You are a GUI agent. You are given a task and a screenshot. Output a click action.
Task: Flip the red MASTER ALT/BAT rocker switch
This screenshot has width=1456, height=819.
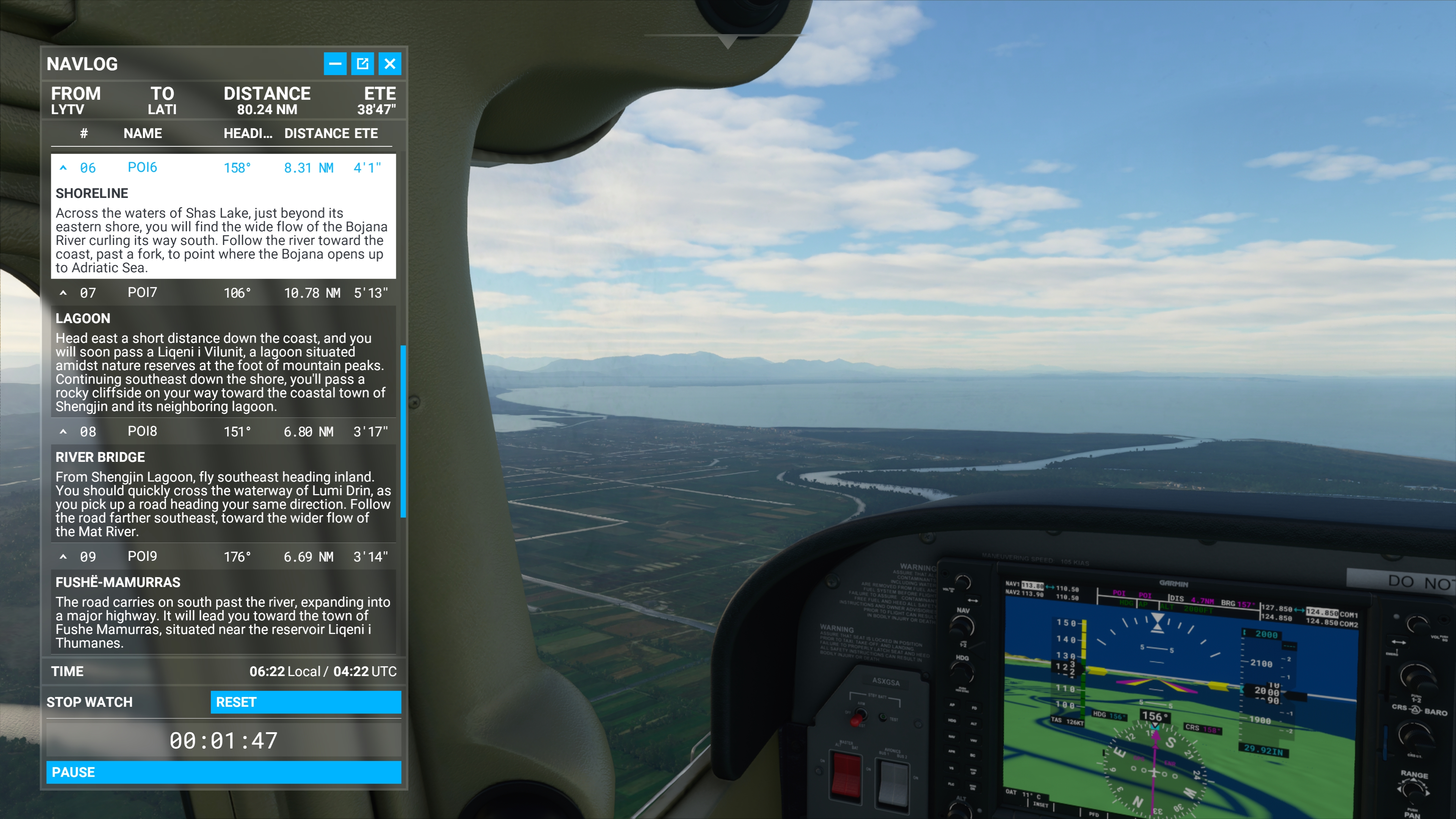click(x=847, y=776)
